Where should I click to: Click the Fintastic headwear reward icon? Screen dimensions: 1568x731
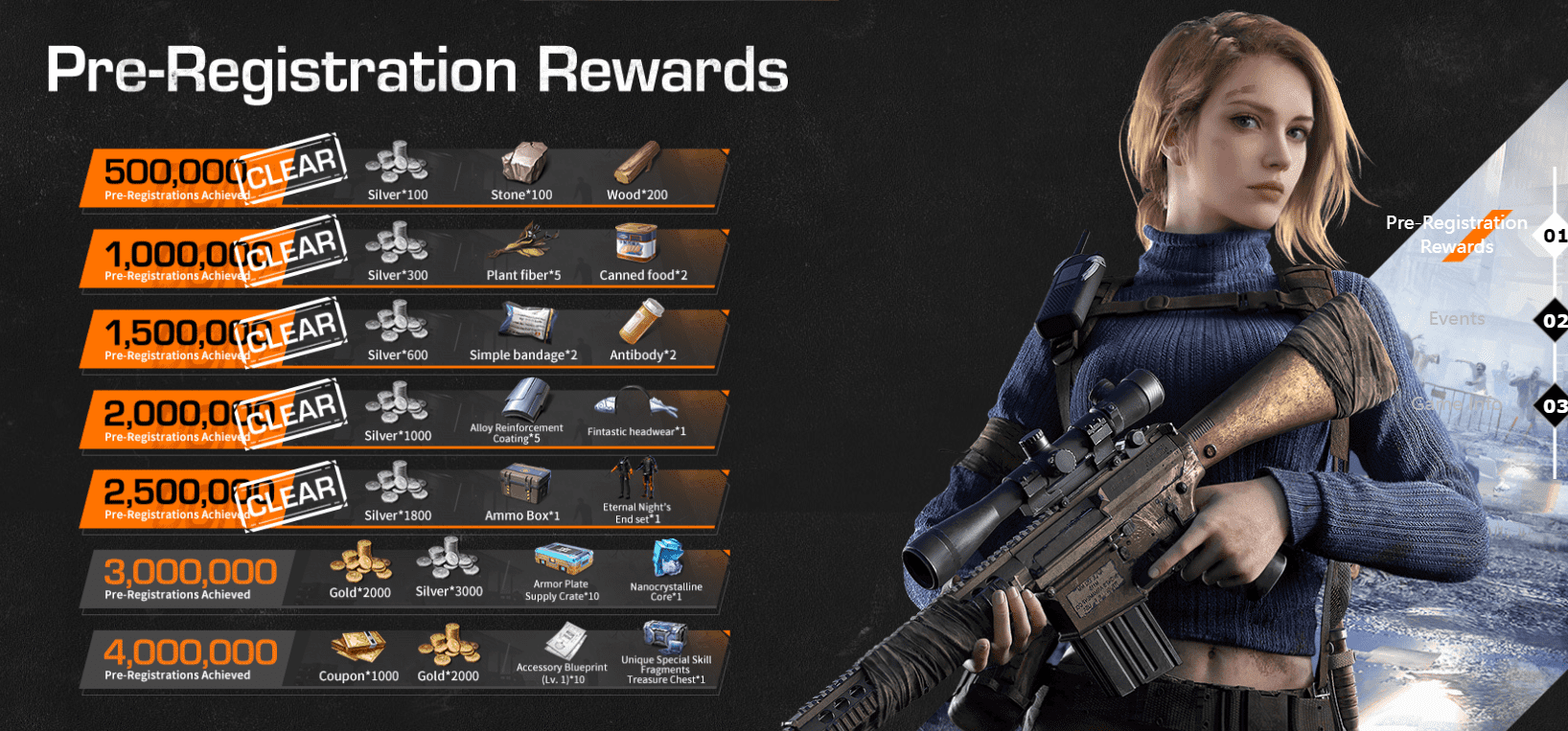(635, 404)
